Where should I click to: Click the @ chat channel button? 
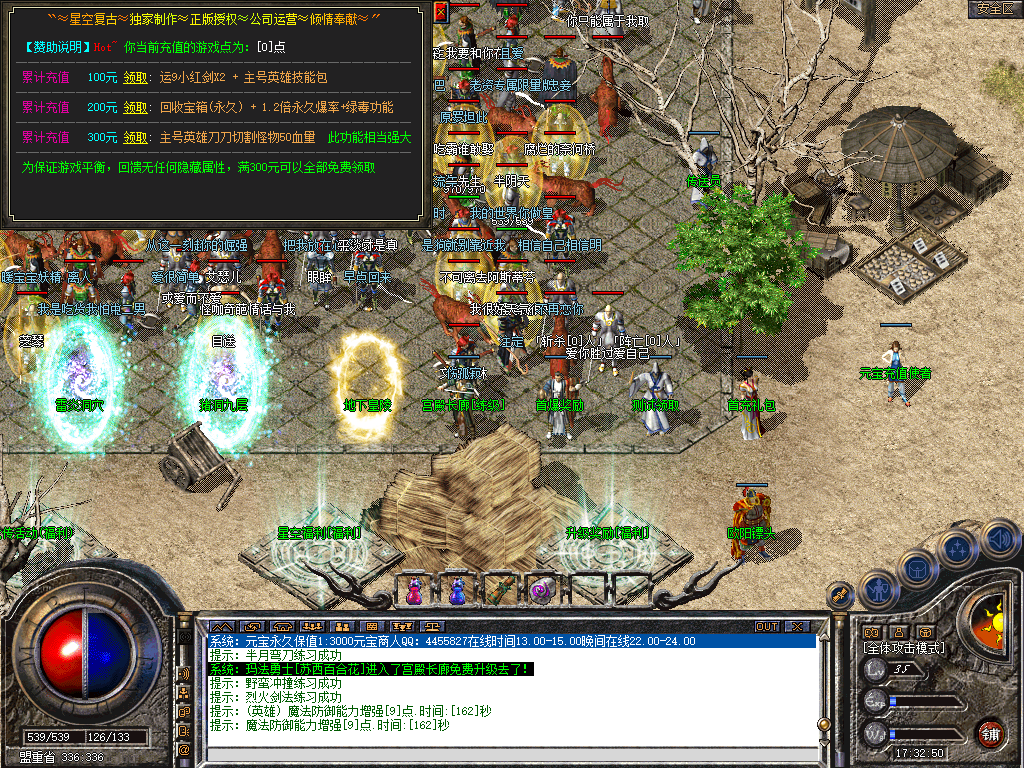click(185, 749)
